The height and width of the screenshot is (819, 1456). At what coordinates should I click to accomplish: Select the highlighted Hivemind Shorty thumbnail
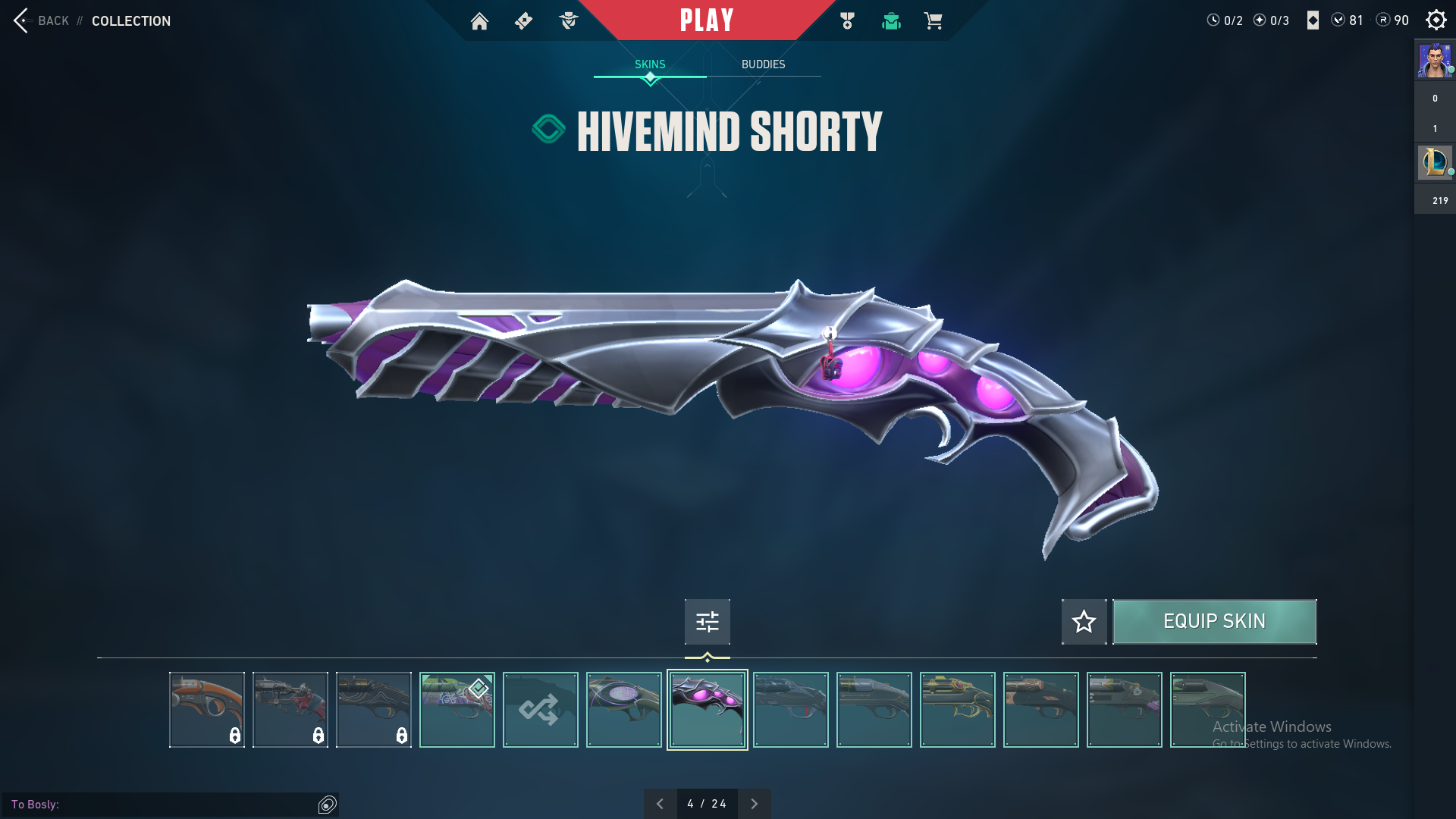(707, 710)
